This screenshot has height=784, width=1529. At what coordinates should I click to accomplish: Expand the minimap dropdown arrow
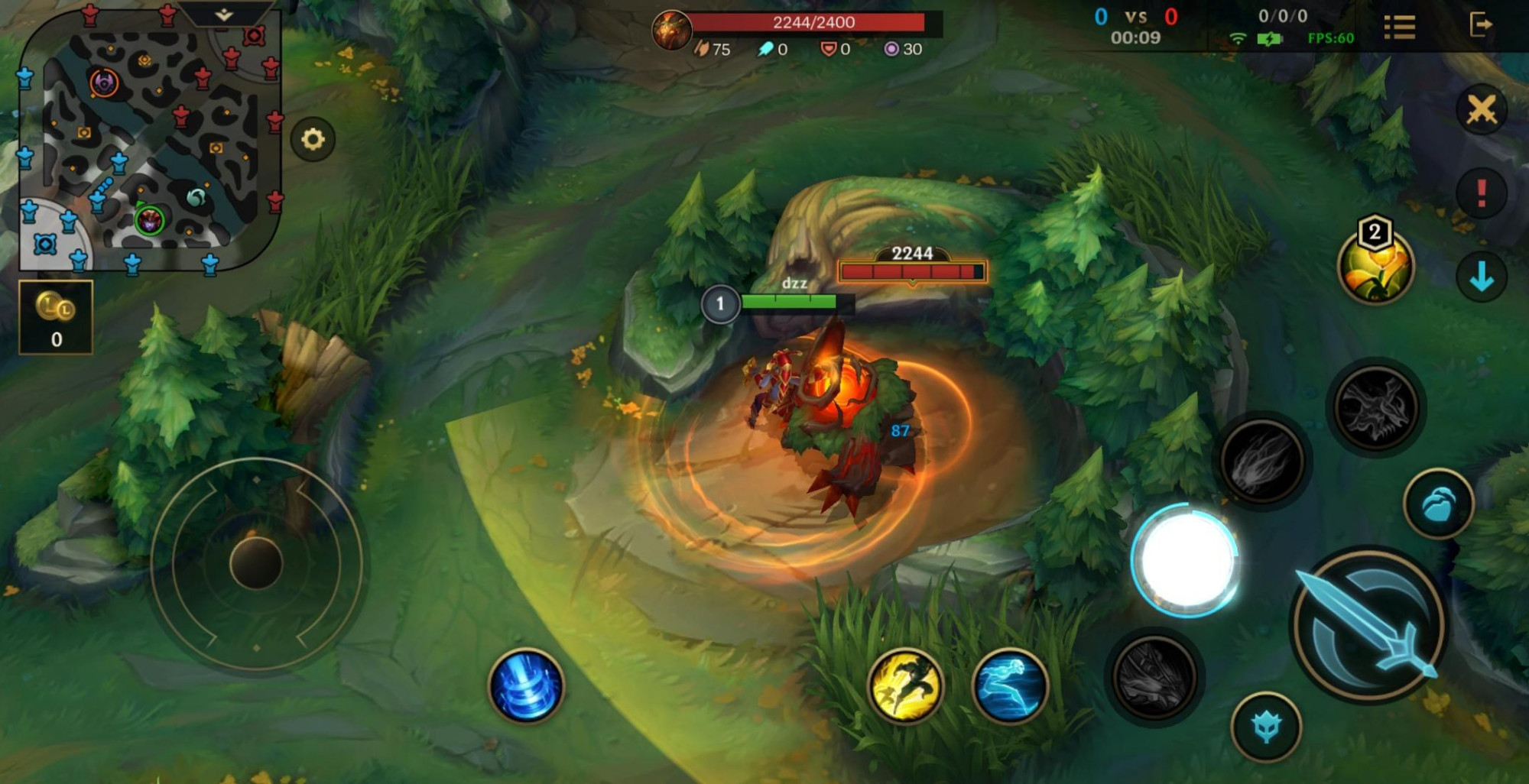pos(223,15)
